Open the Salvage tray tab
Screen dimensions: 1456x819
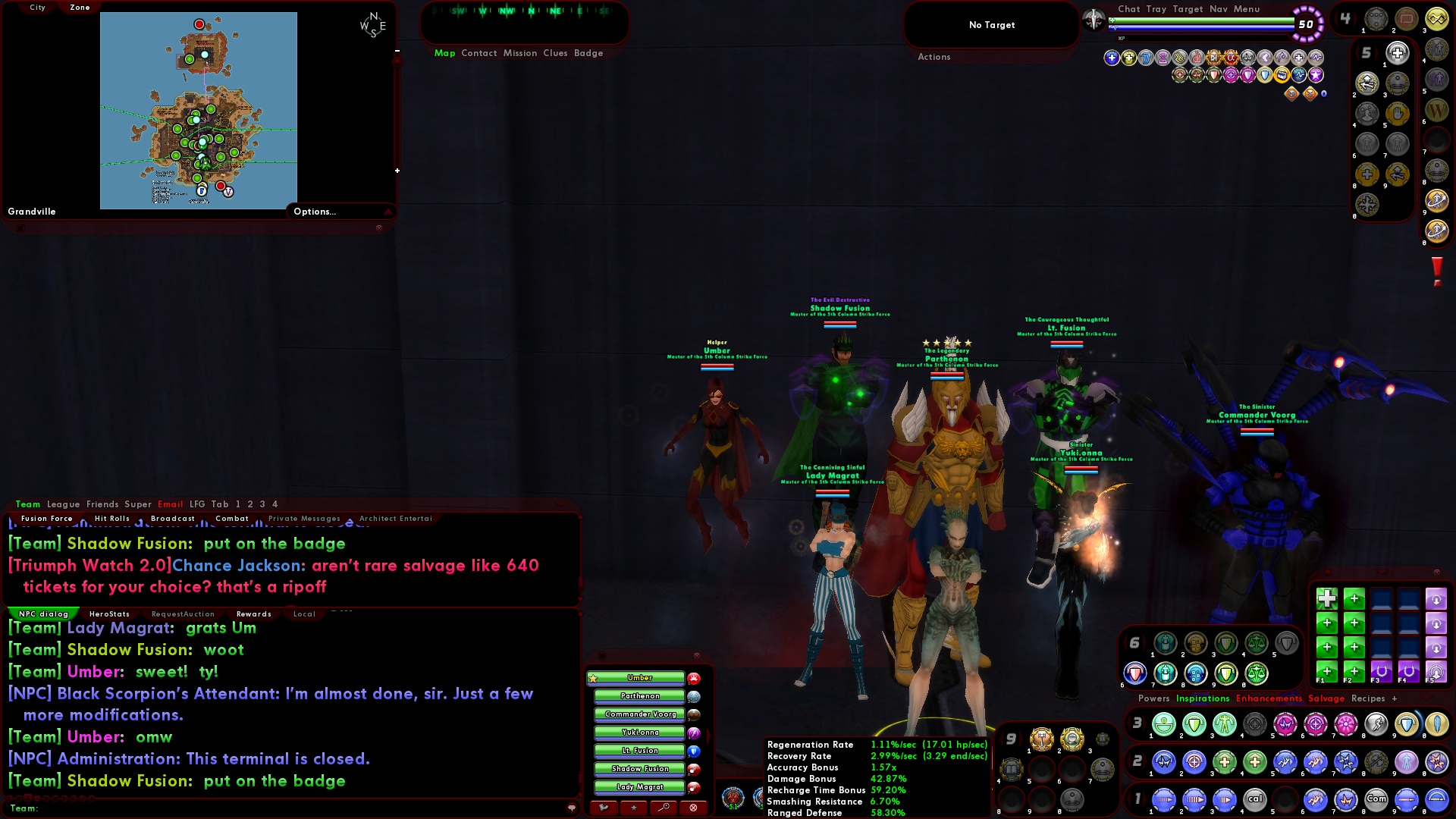1326,698
